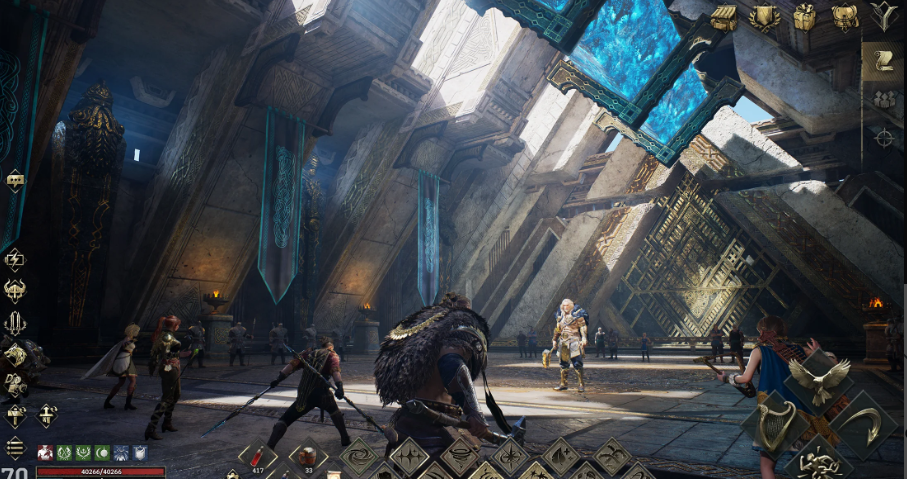Open the Y-shaped emblem main menu

pos(884,15)
